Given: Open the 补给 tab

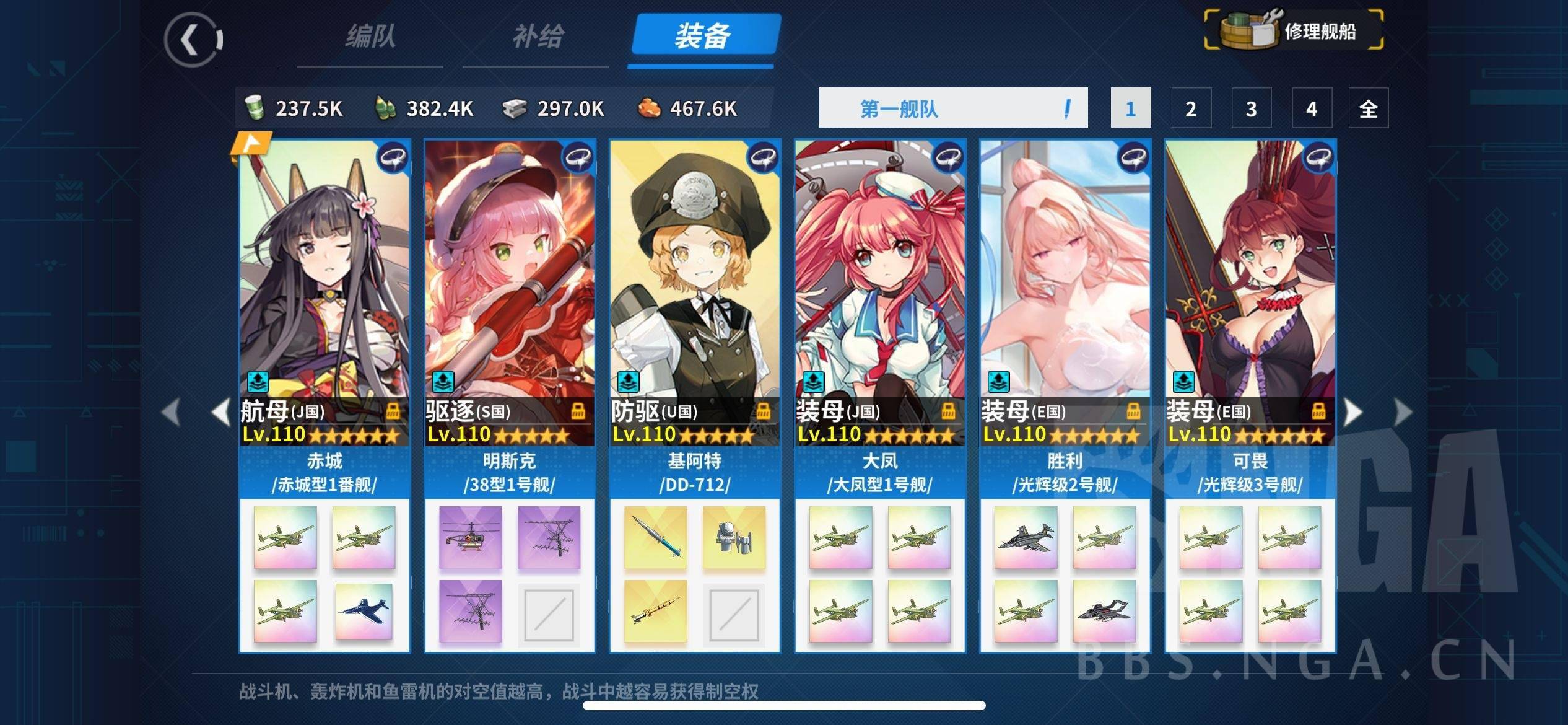Looking at the screenshot, I should pos(537,37).
